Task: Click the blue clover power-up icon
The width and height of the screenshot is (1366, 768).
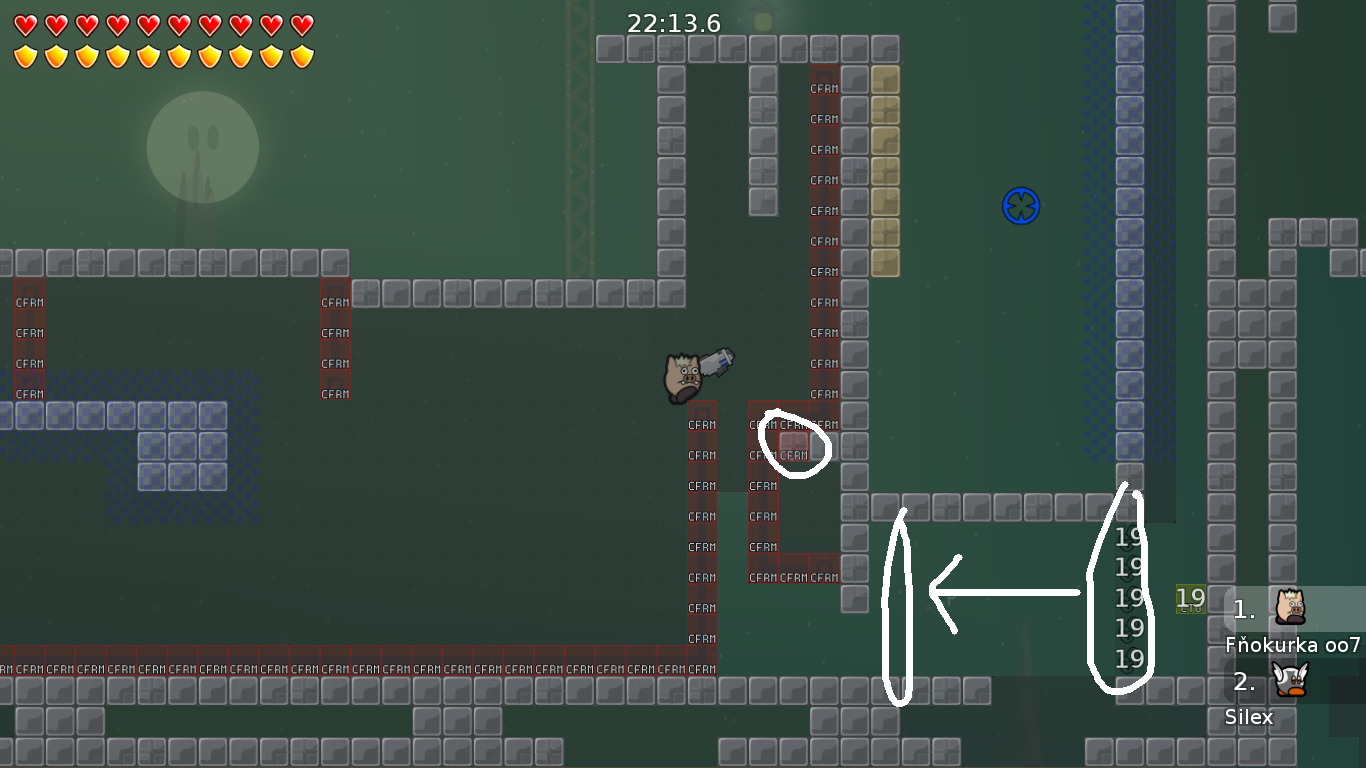Action: pyautogui.click(x=1021, y=206)
